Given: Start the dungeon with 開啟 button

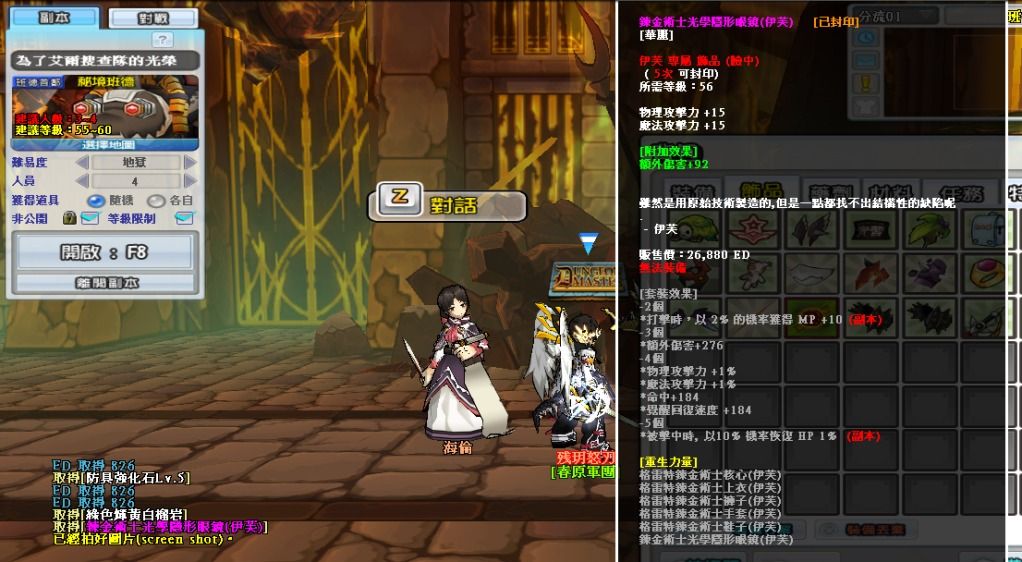Looking at the screenshot, I should pyautogui.click(x=105, y=252).
